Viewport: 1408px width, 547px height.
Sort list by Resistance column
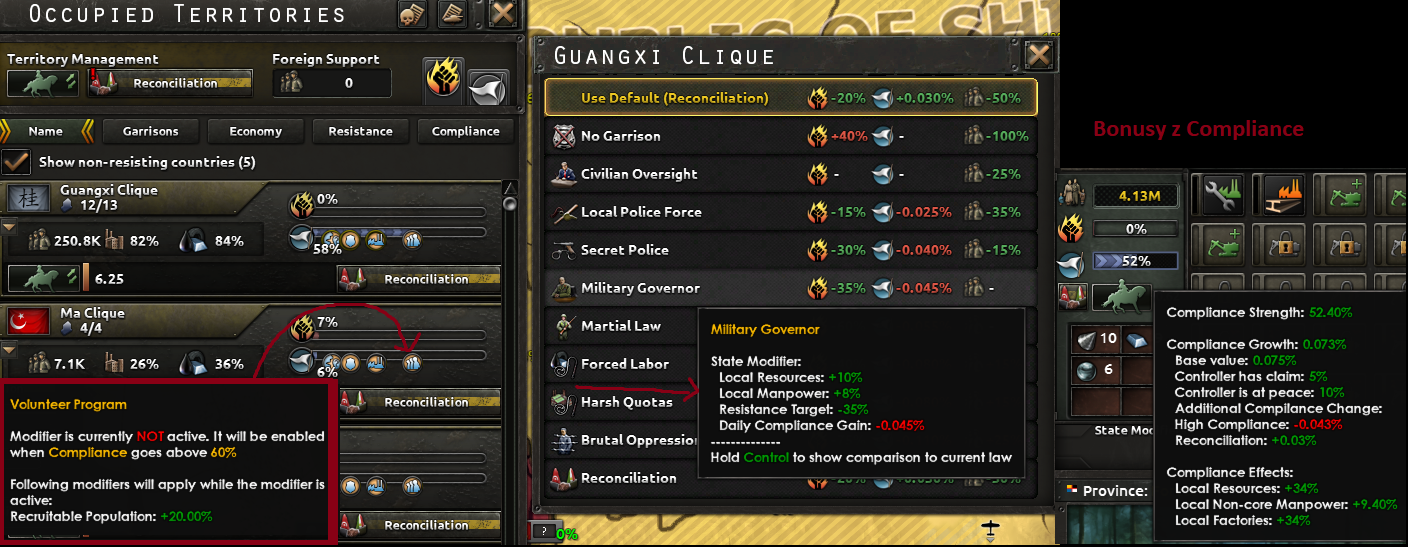click(x=360, y=131)
